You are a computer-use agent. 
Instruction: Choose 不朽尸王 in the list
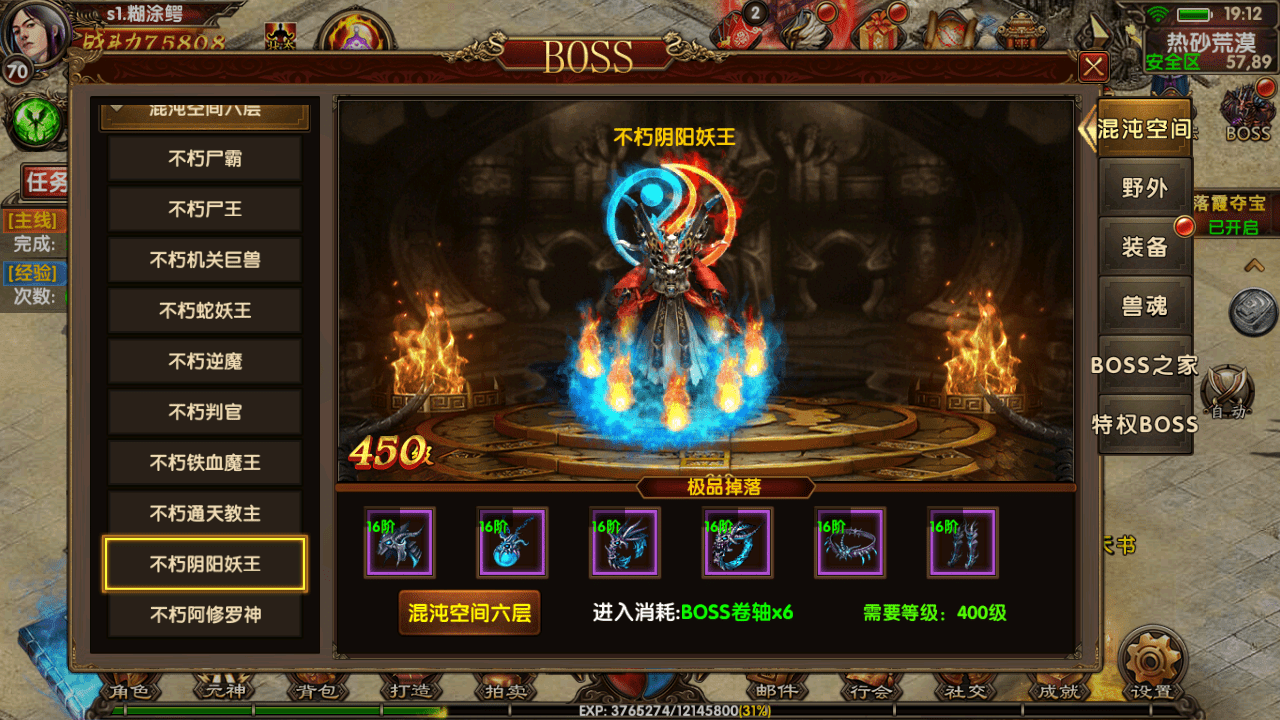(205, 210)
